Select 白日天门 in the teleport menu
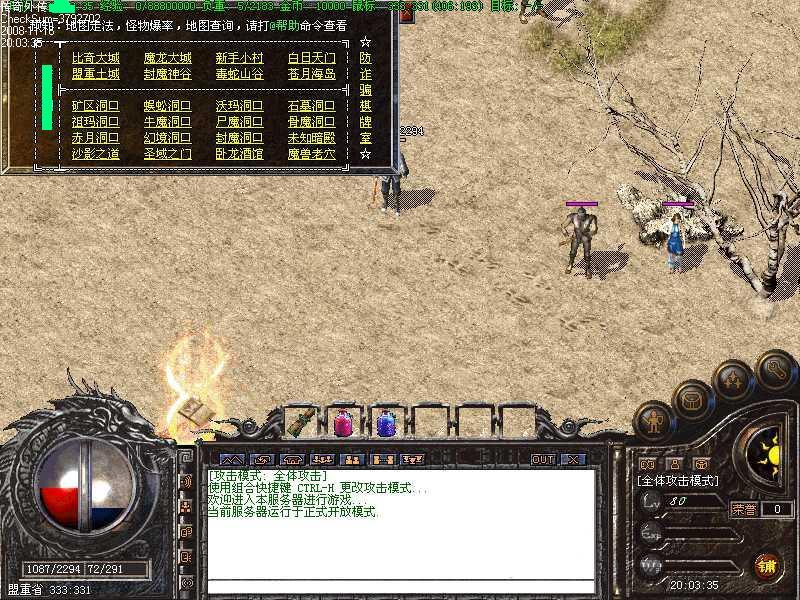This screenshot has height=600, width=800. 311,58
